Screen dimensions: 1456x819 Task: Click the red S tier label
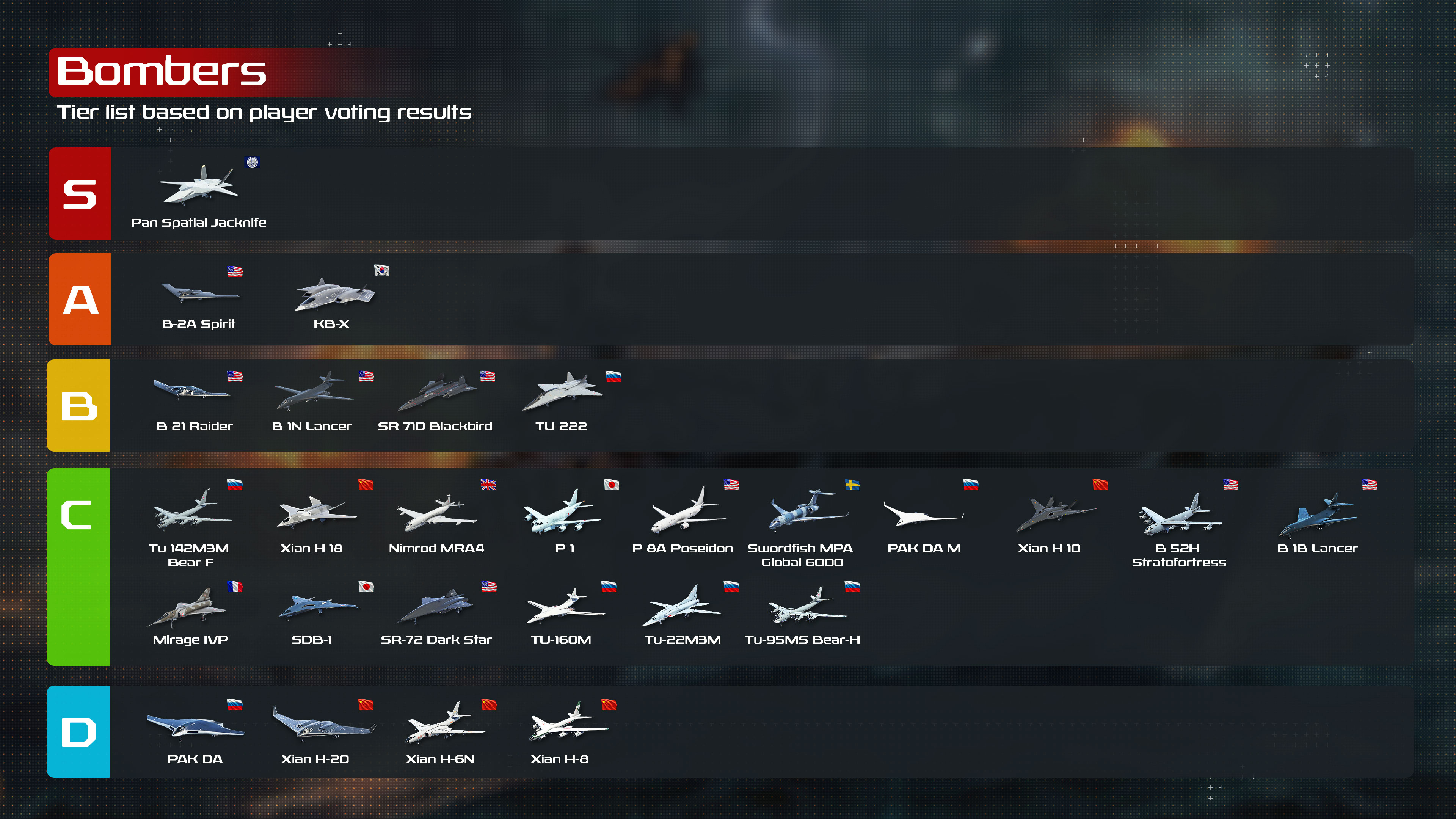80,194
